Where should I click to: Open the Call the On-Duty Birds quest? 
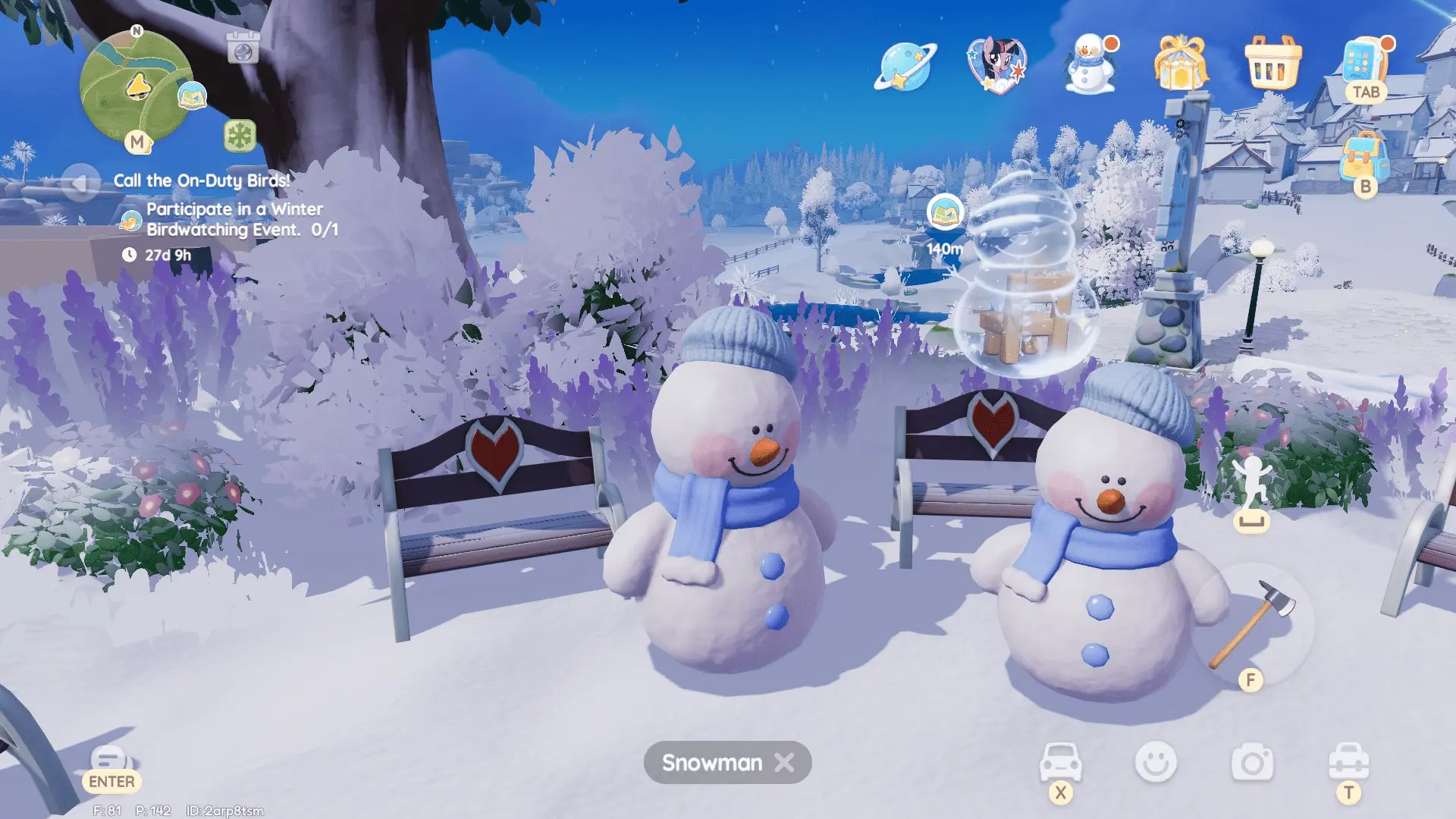(x=201, y=181)
